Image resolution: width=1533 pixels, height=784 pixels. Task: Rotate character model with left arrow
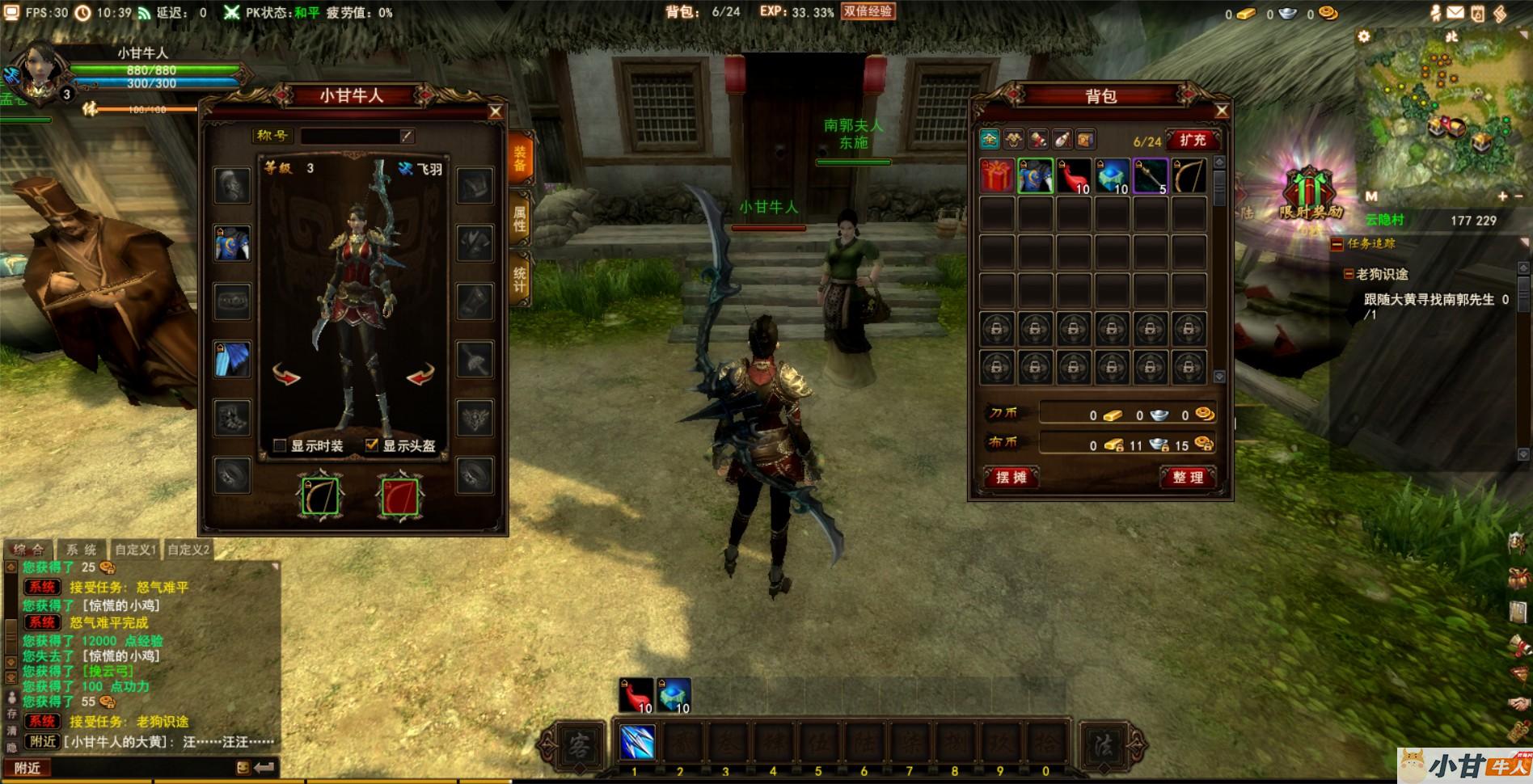286,374
